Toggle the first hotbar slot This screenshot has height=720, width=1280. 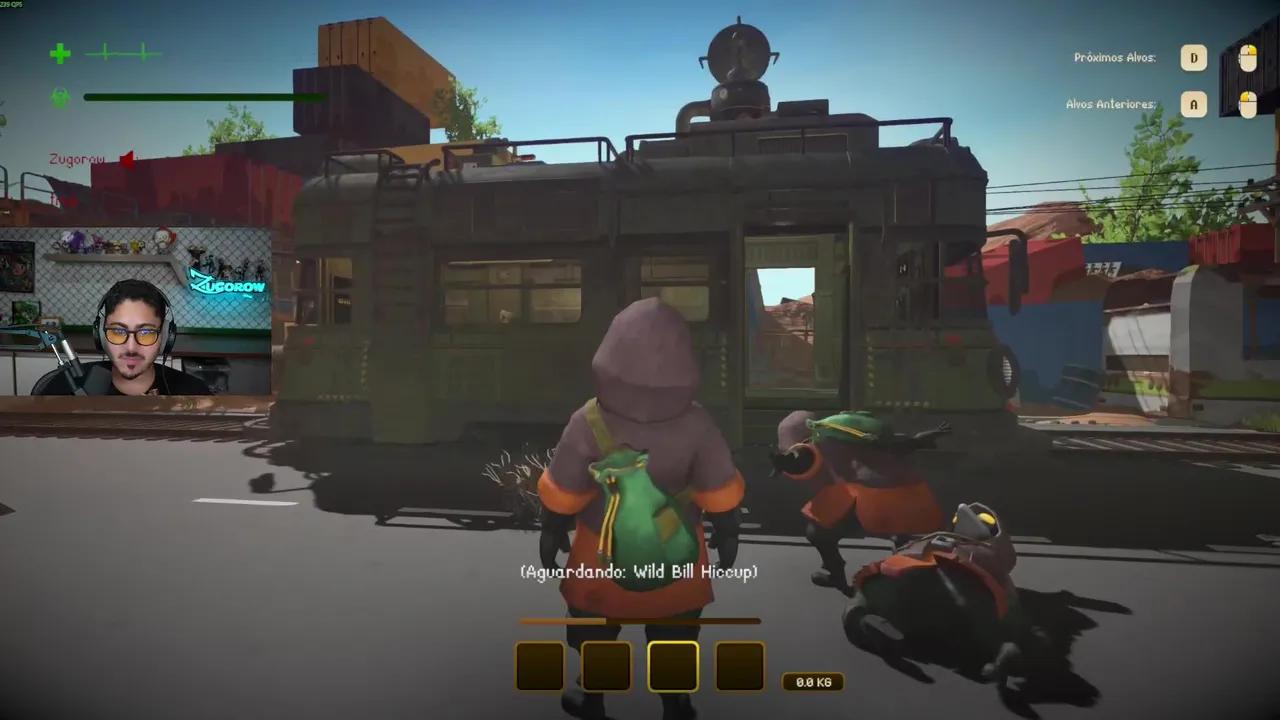pos(539,666)
